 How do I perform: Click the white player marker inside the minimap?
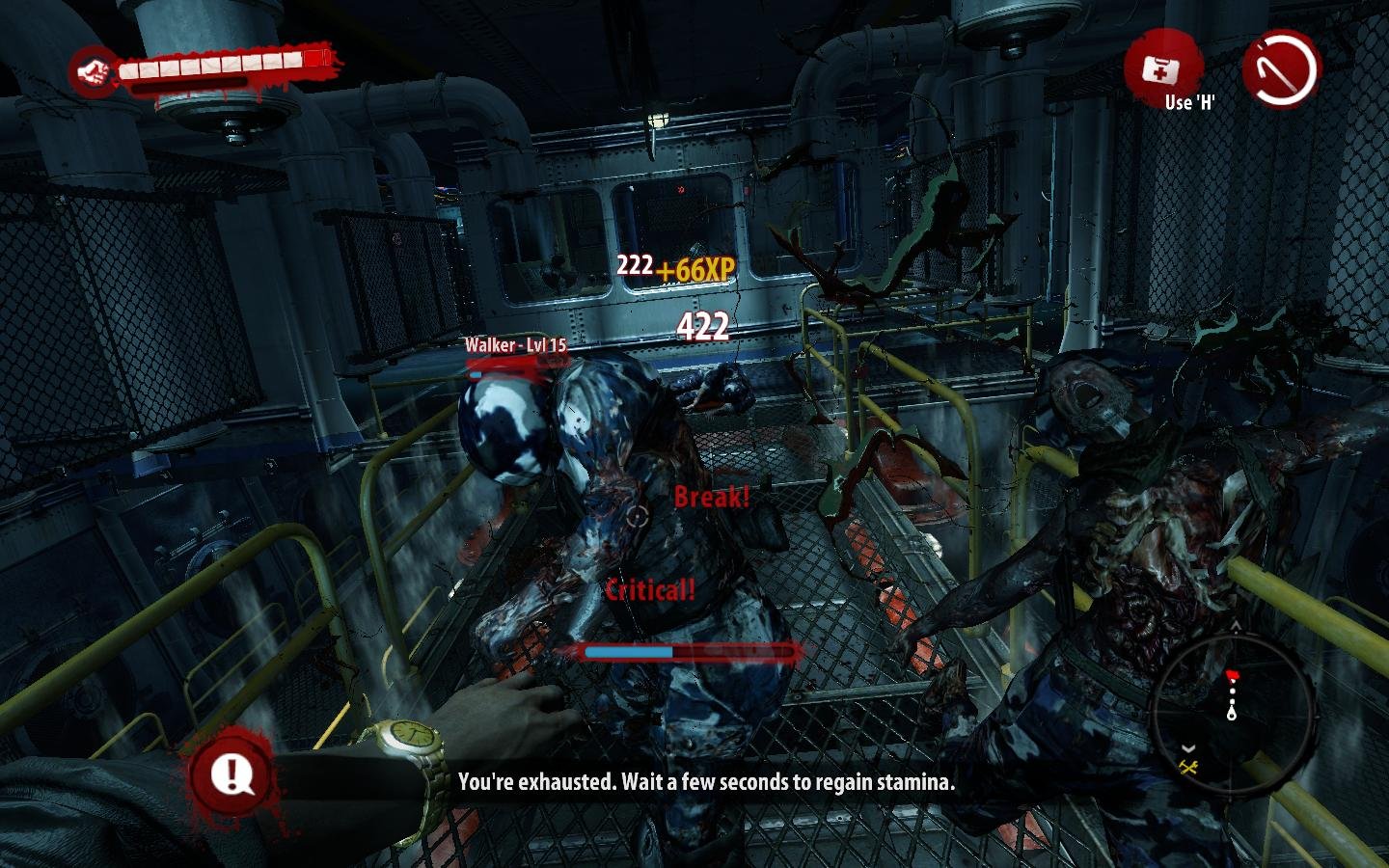(x=1232, y=714)
